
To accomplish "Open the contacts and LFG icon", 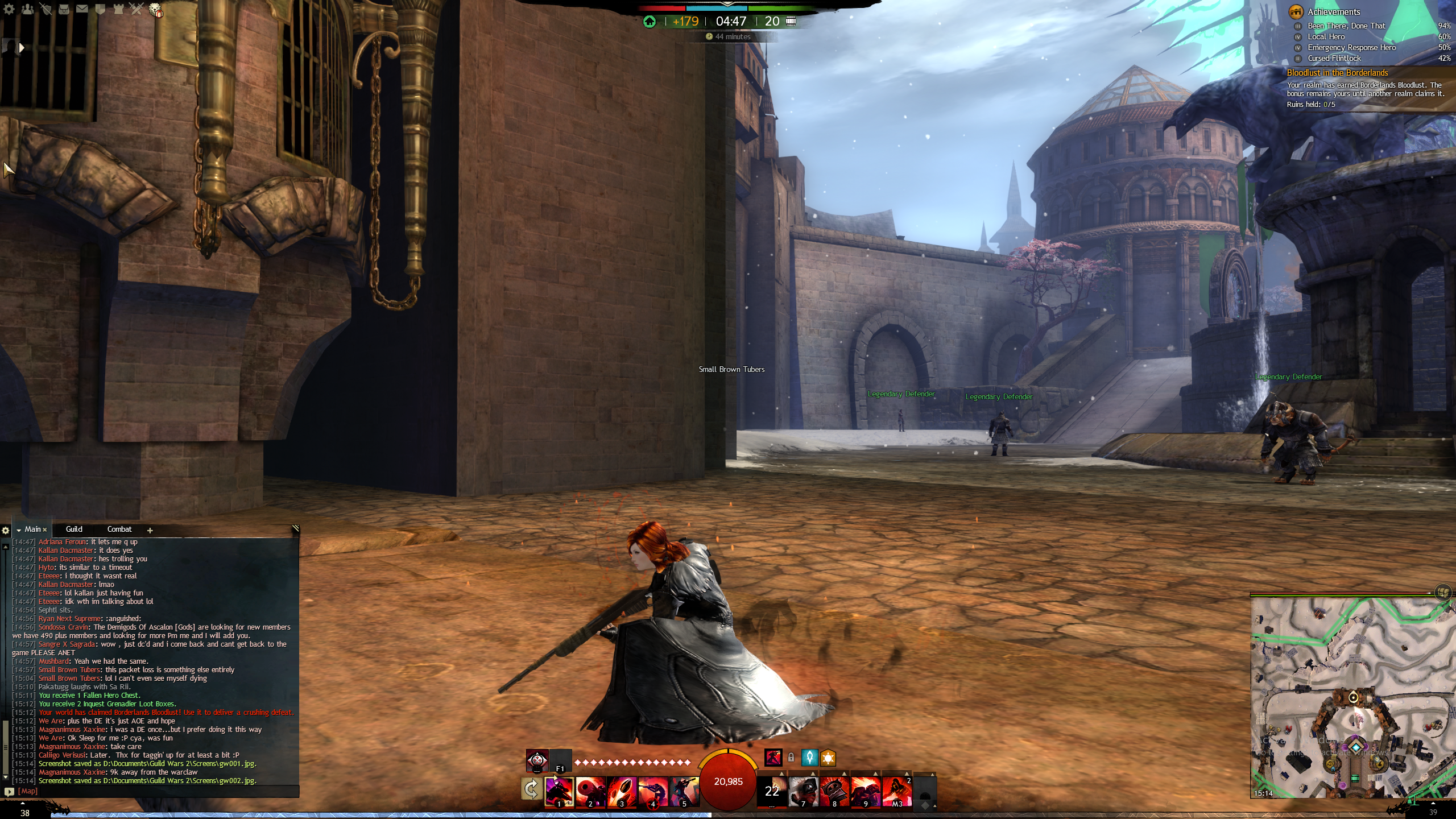I will 27,9.
